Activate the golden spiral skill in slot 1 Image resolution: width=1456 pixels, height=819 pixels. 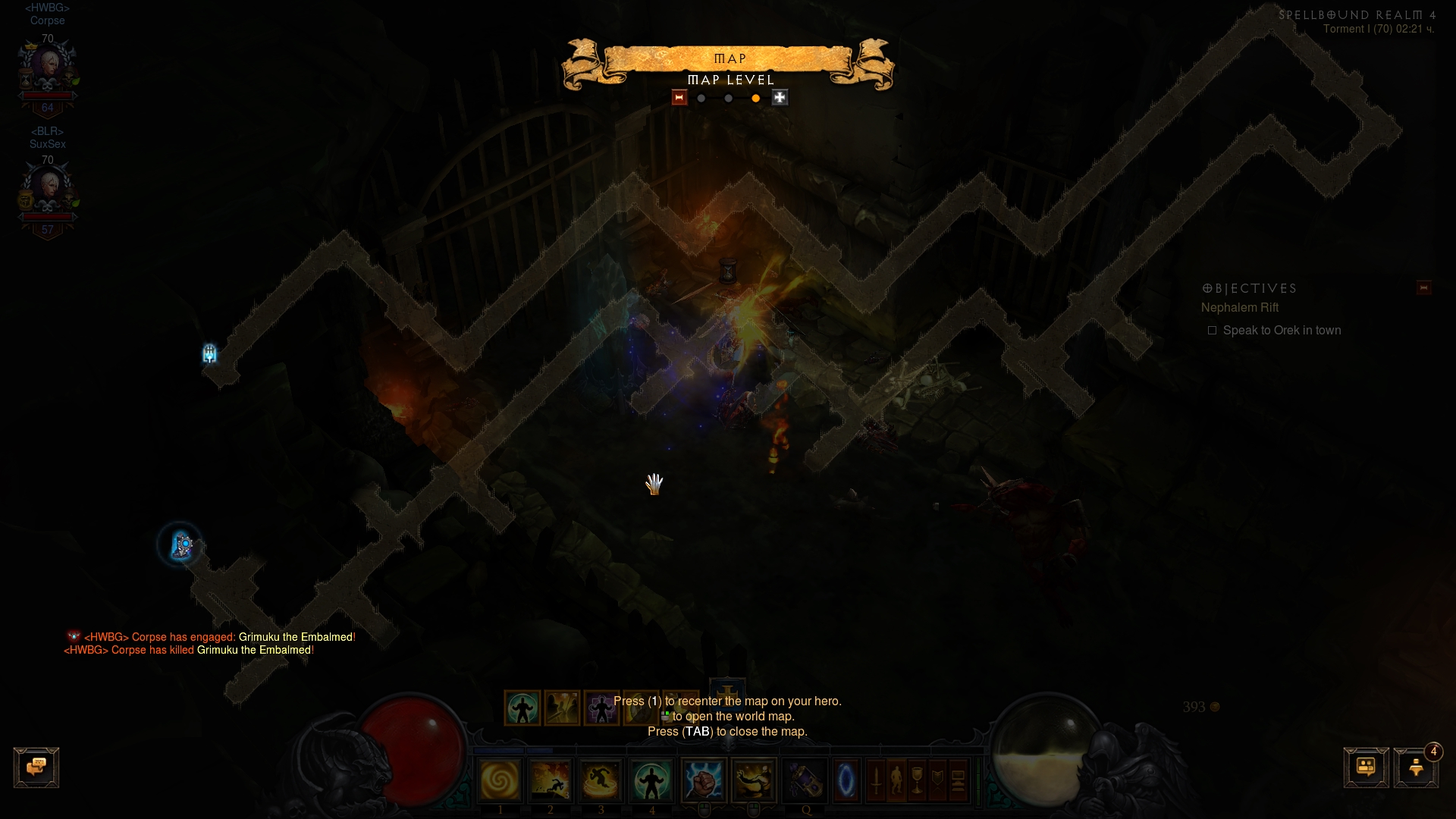tap(500, 780)
